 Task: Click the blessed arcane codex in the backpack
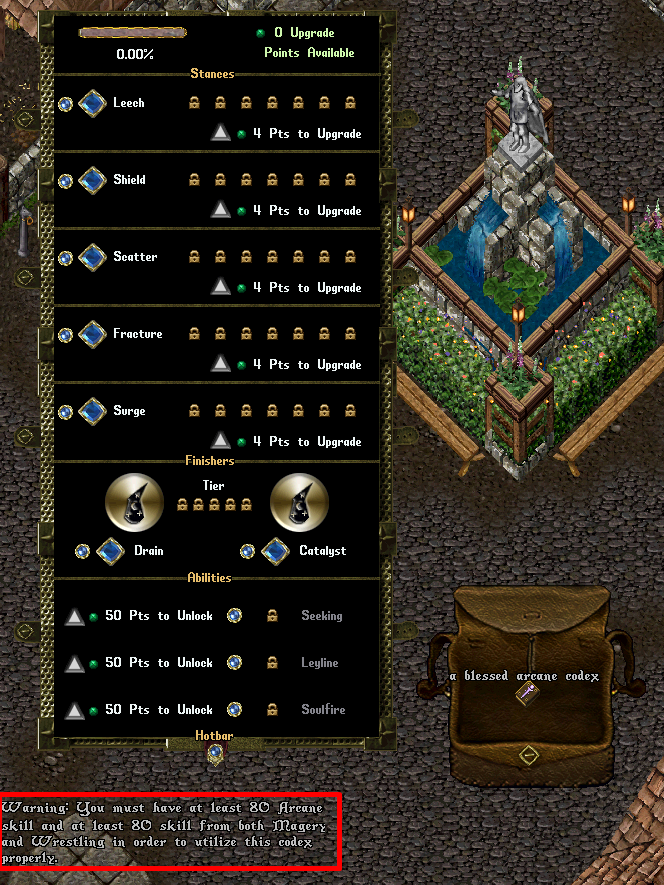point(522,695)
